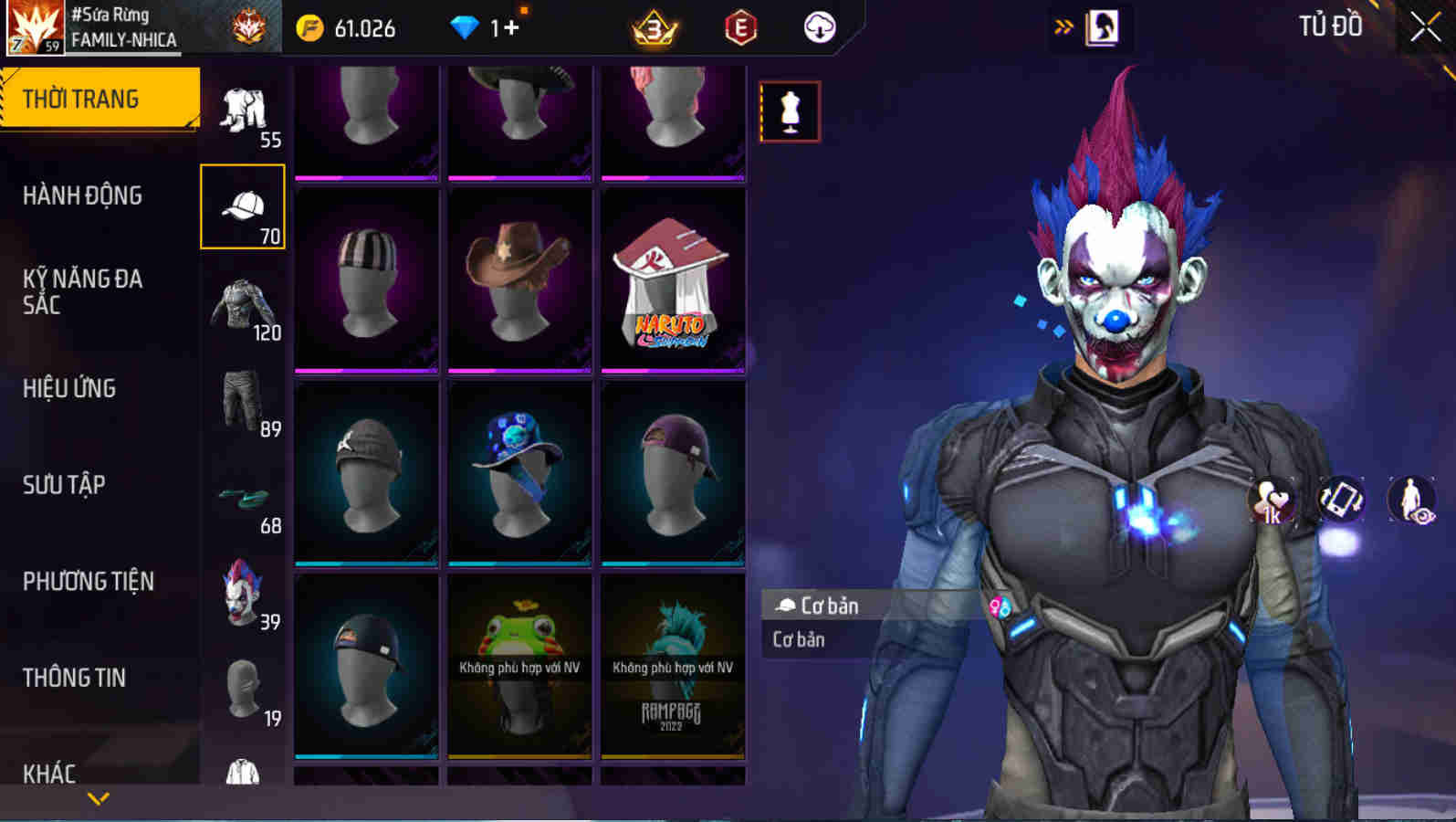This screenshot has width=1456, height=822.
Task: Switch to the HÀNH ĐỘNG tab
Action: (82, 195)
